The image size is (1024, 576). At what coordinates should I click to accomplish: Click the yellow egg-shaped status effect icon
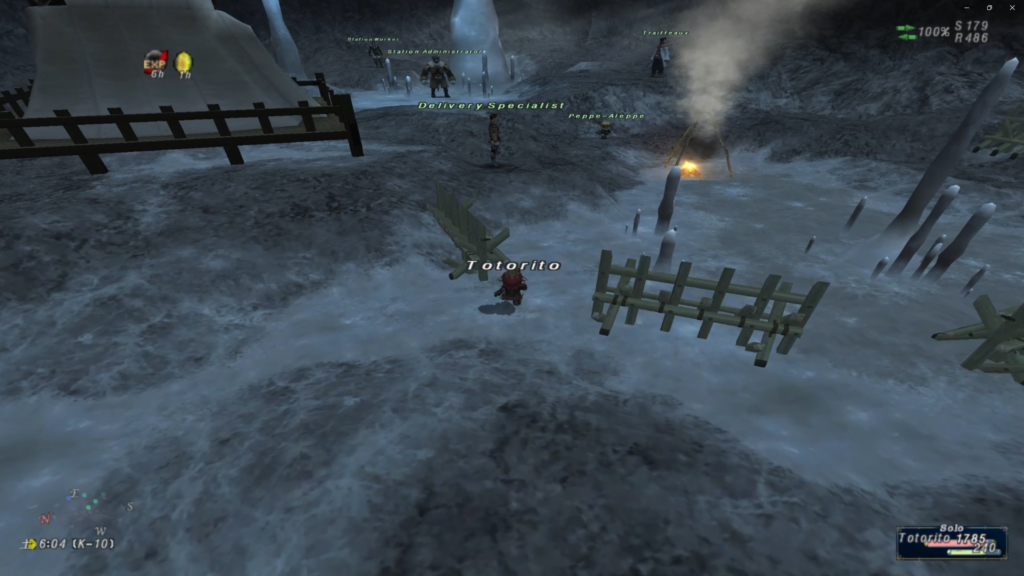183,63
